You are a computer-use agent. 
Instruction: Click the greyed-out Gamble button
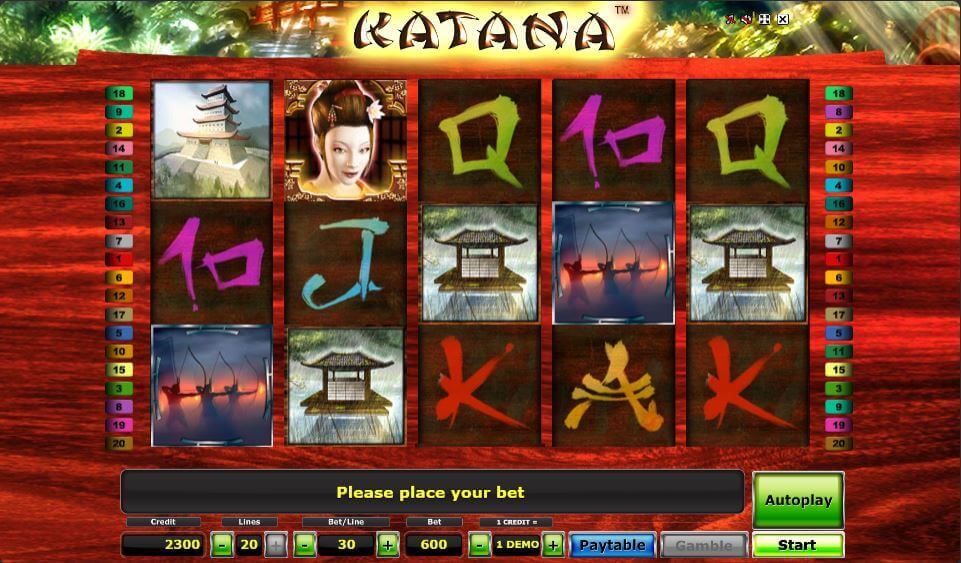pos(703,545)
